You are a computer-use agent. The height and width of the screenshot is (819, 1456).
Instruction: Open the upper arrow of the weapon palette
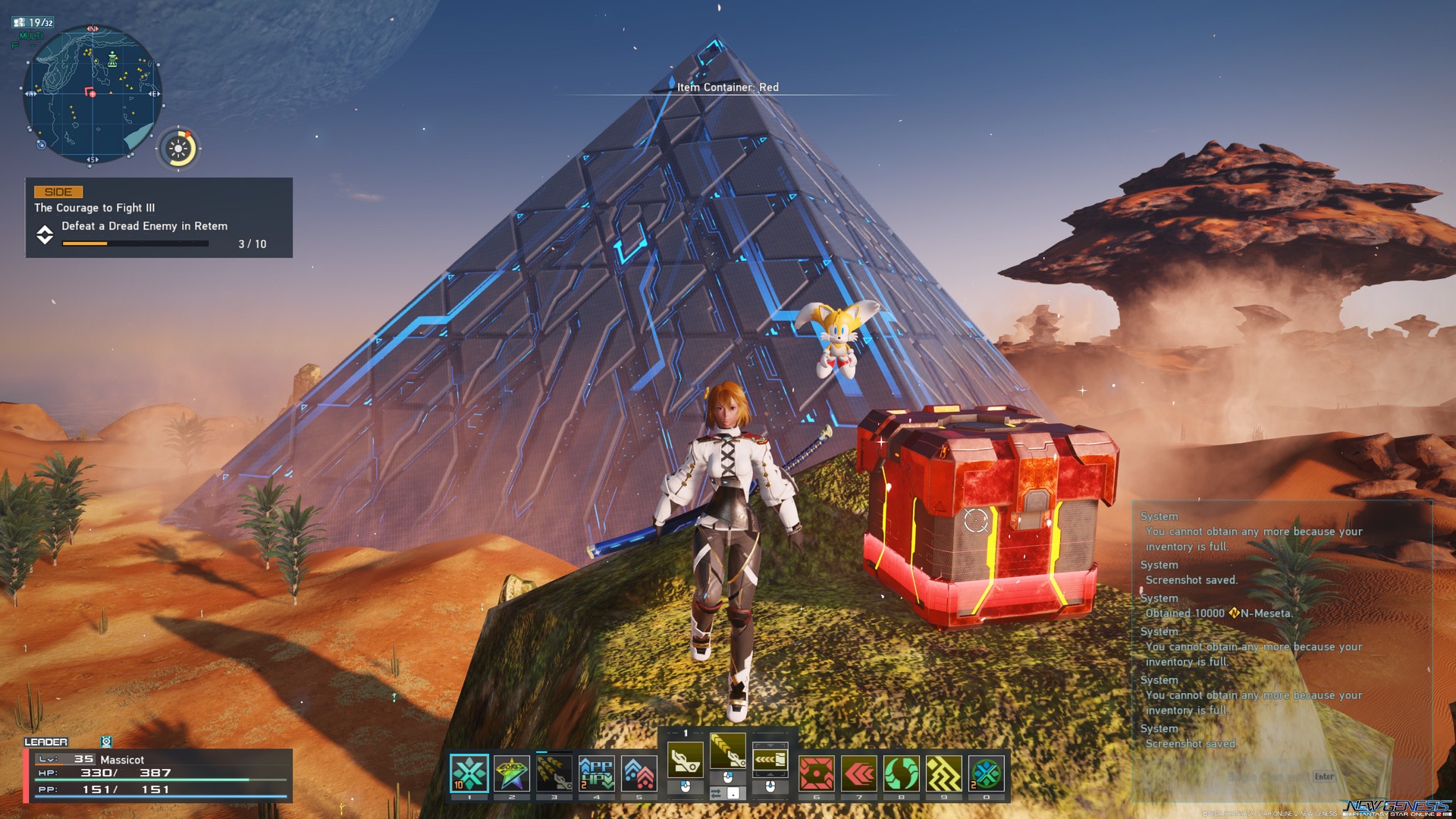770,745
